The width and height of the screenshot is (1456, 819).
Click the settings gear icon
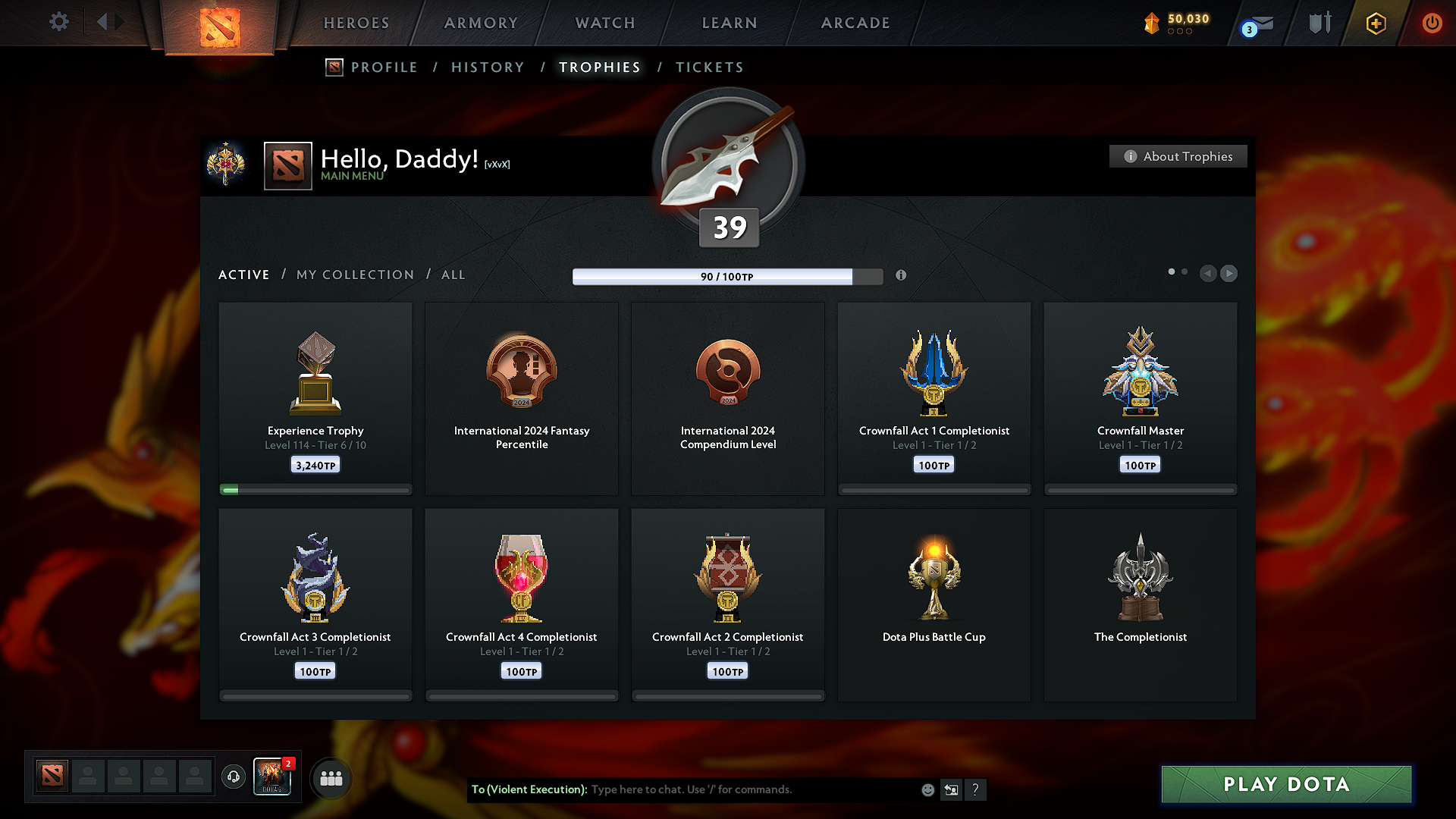(x=58, y=22)
